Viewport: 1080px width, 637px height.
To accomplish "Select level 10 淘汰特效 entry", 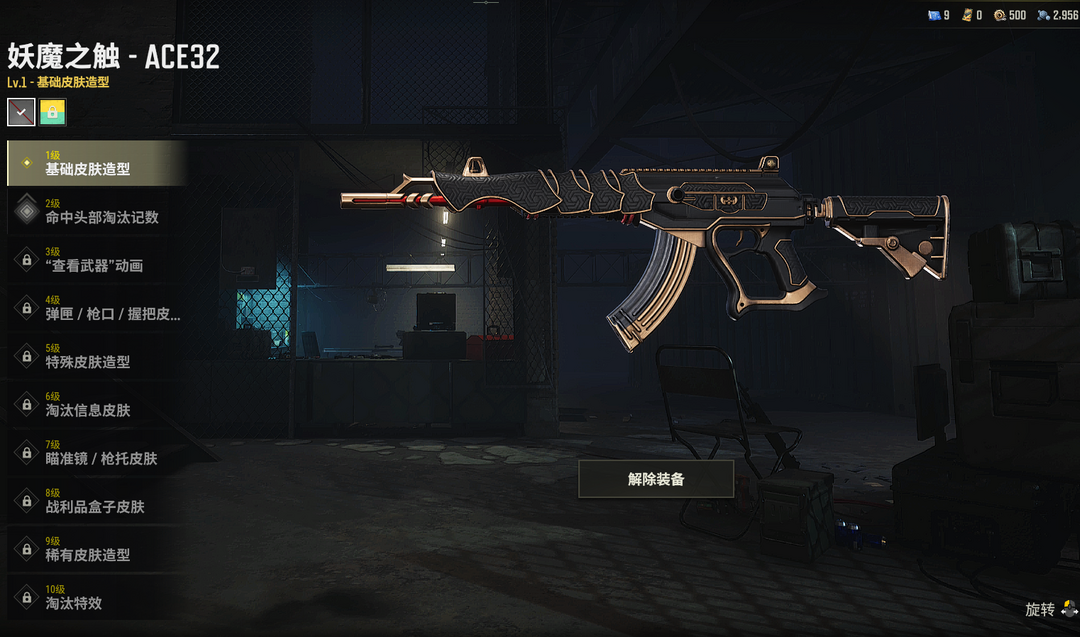I will point(96,596).
